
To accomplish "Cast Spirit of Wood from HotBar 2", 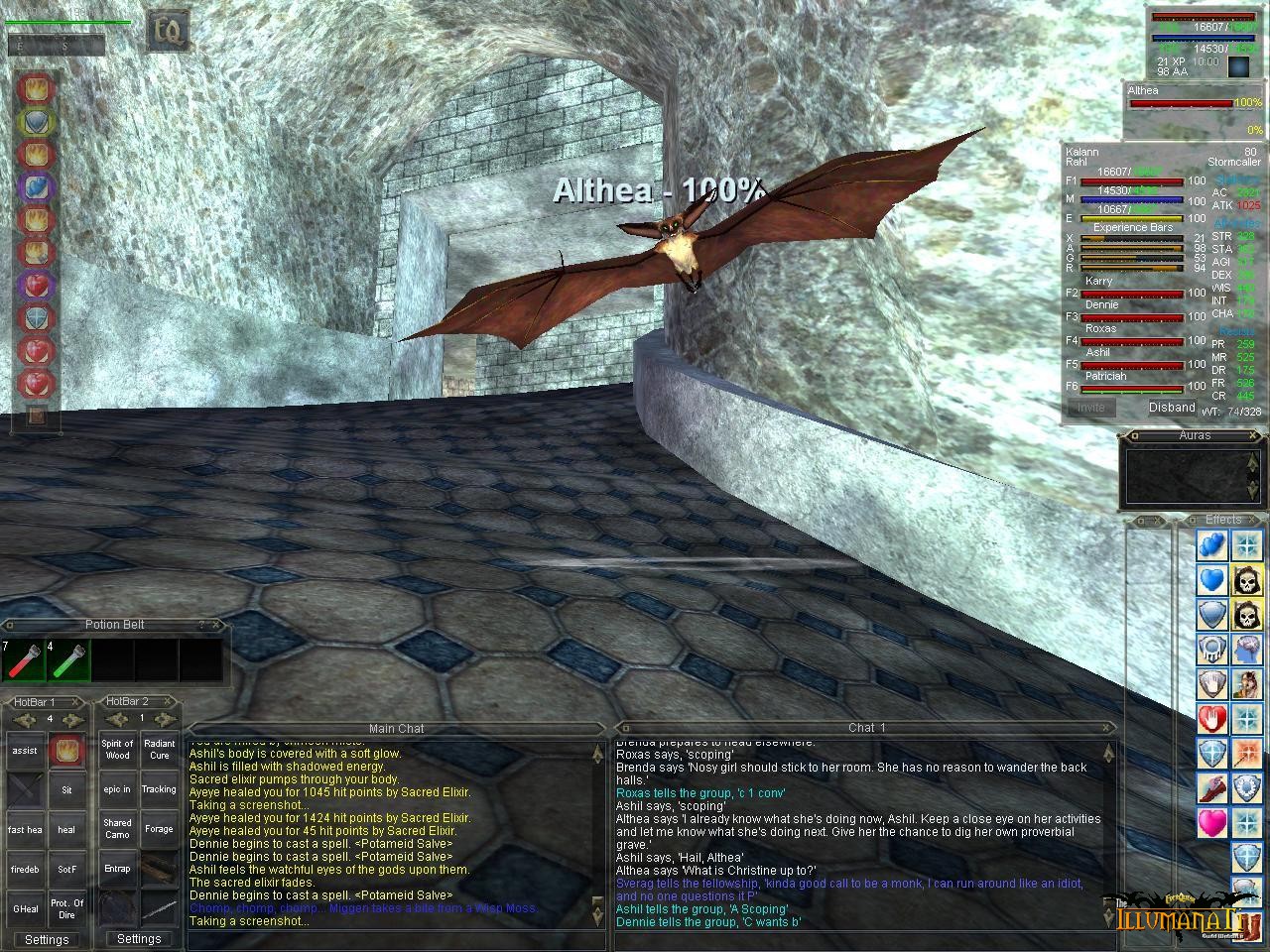I will [x=117, y=750].
